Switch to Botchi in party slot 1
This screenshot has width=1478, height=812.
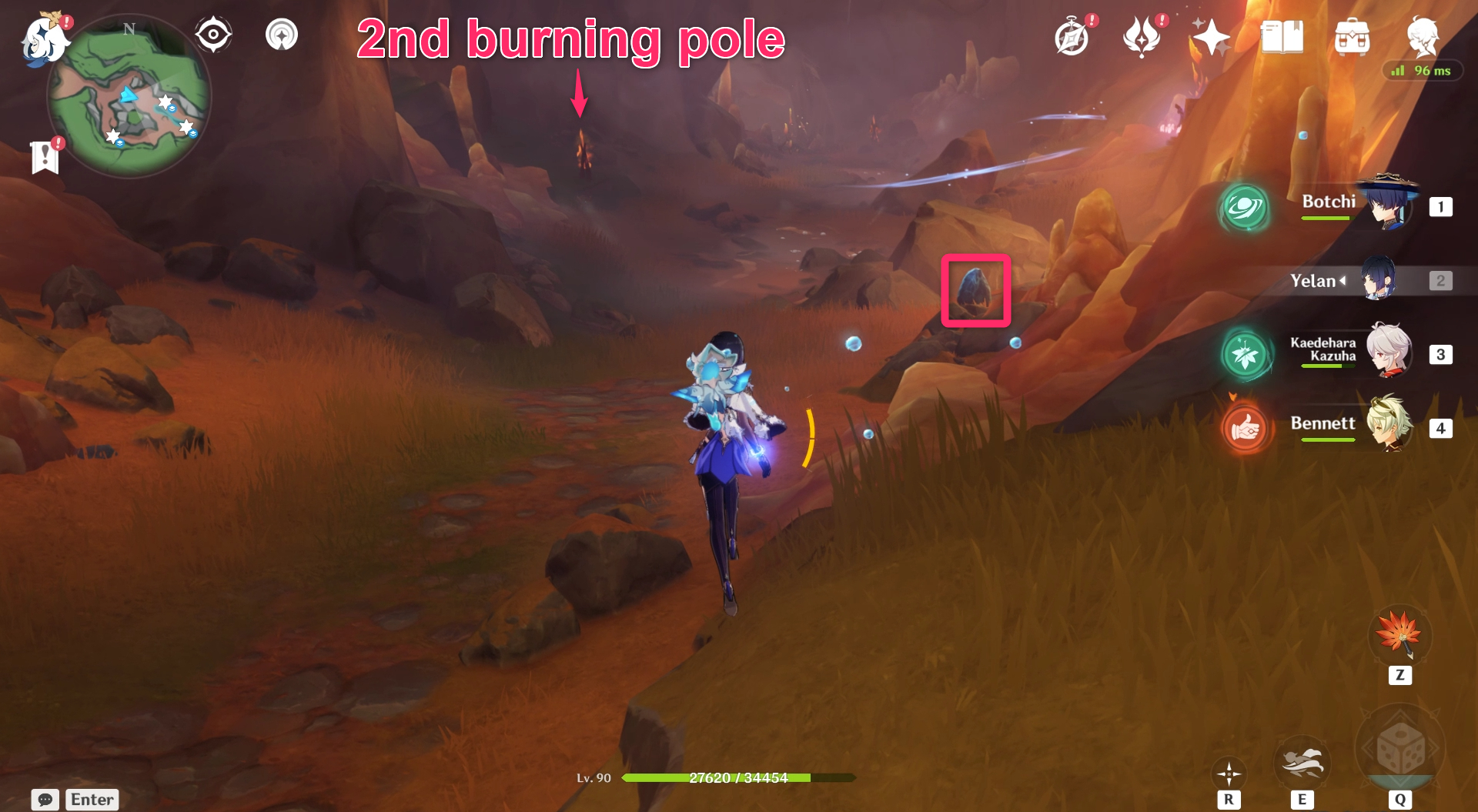1386,206
